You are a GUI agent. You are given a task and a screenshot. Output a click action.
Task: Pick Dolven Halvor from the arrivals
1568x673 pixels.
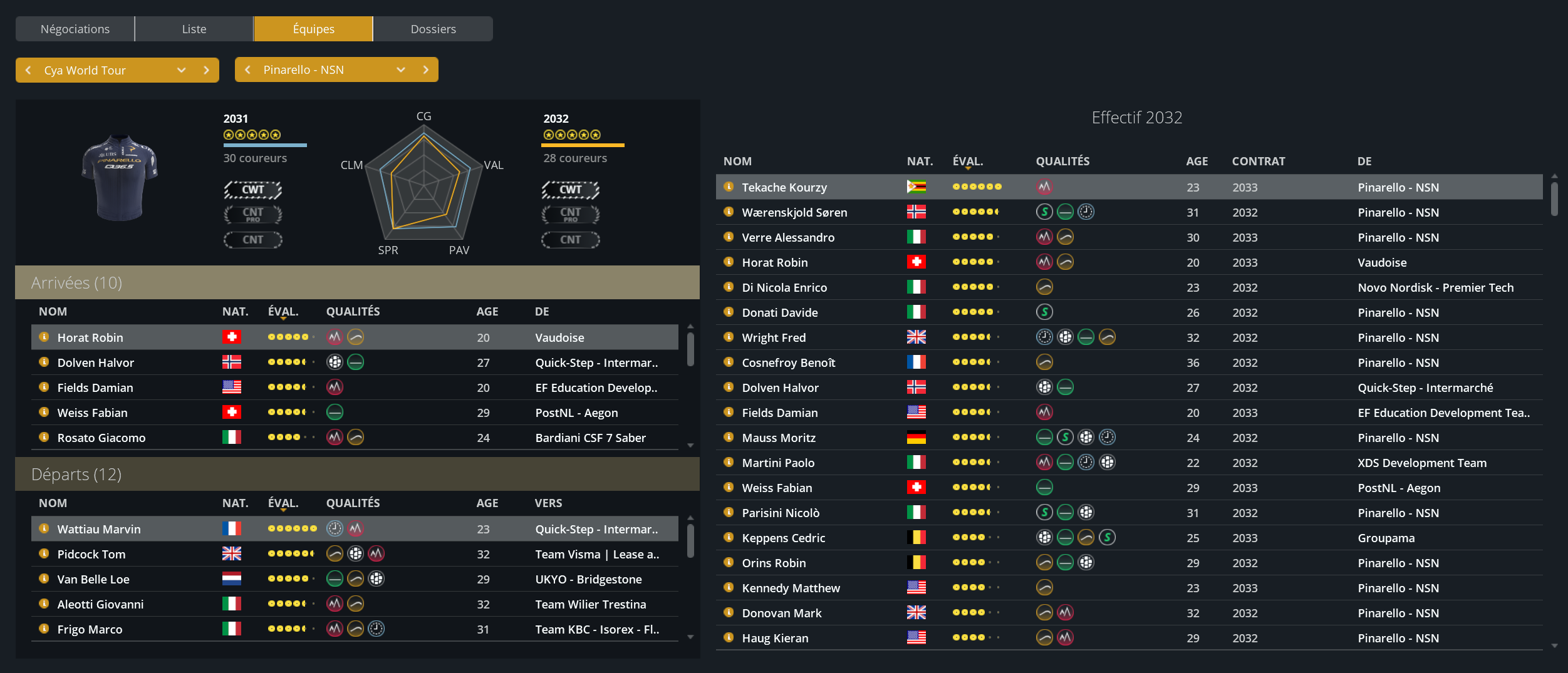pos(96,362)
